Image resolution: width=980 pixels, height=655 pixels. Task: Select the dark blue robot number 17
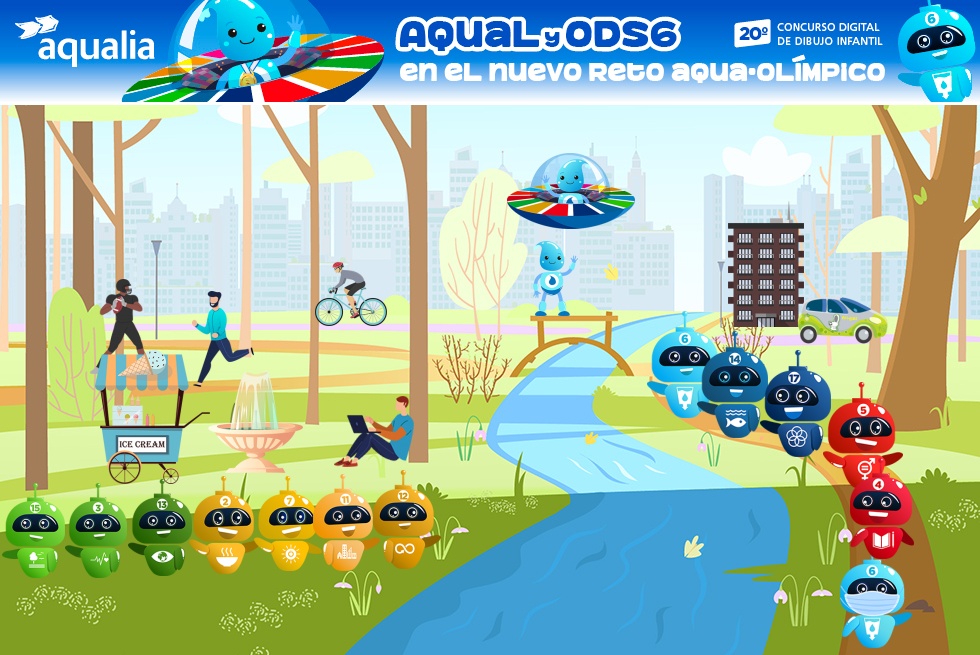point(797,405)
